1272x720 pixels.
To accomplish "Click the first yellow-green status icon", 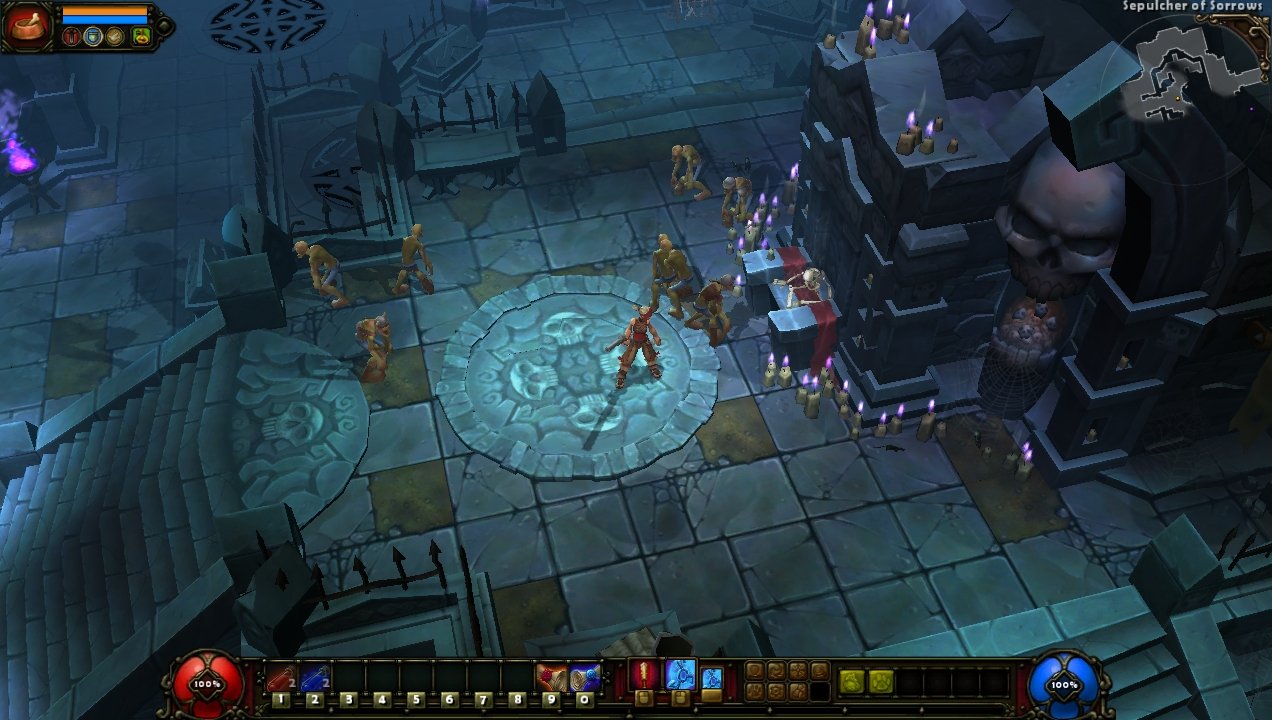I will (852, 680).
